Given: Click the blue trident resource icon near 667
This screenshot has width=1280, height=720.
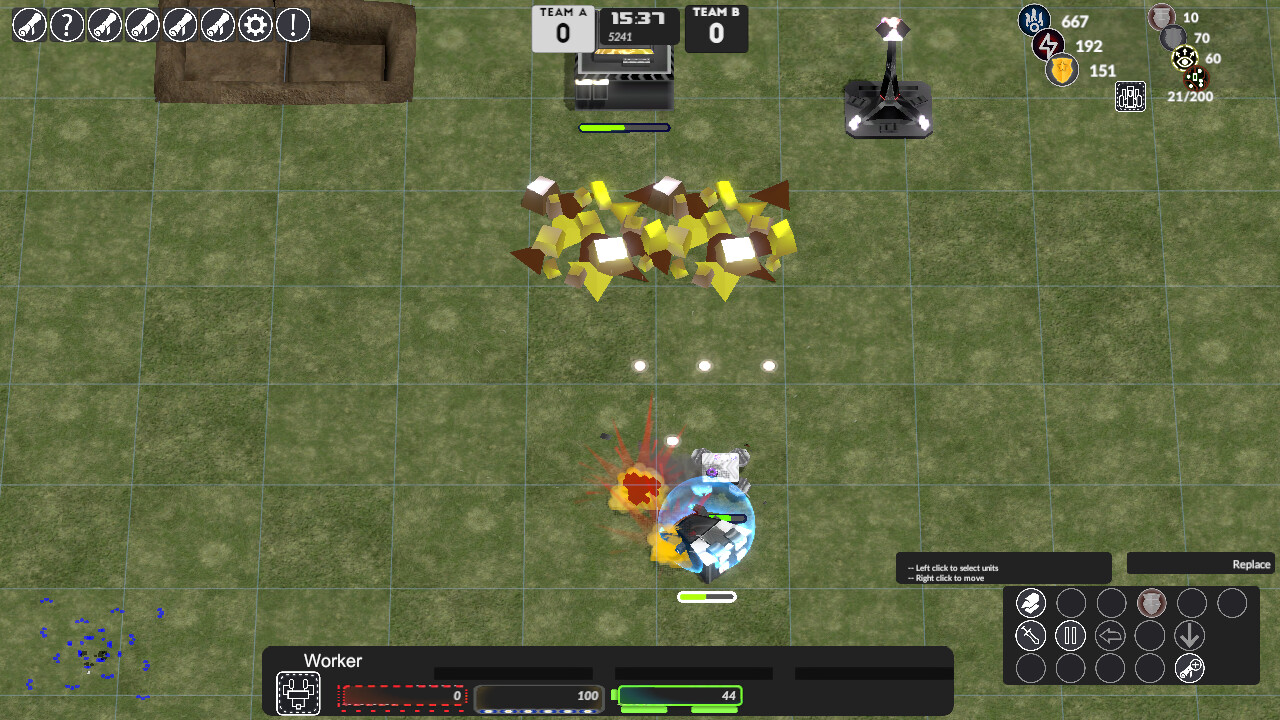Looking at the screenshot, I should [x=1035, y=21].
